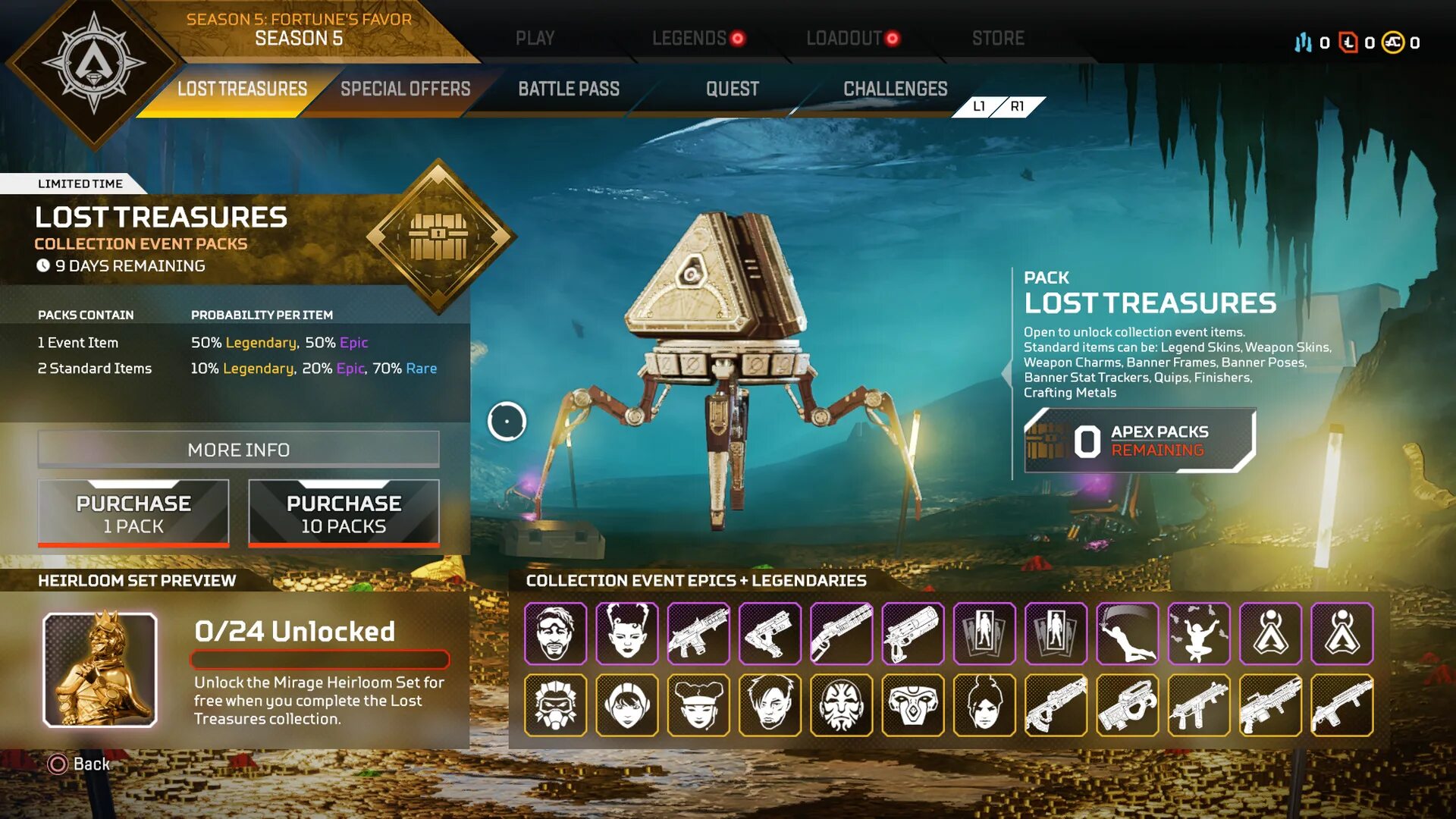Viewport: 1456px width, 819px height.
Task: Select the legendary Prowler SMG weapon skin
Action: 1128,705
